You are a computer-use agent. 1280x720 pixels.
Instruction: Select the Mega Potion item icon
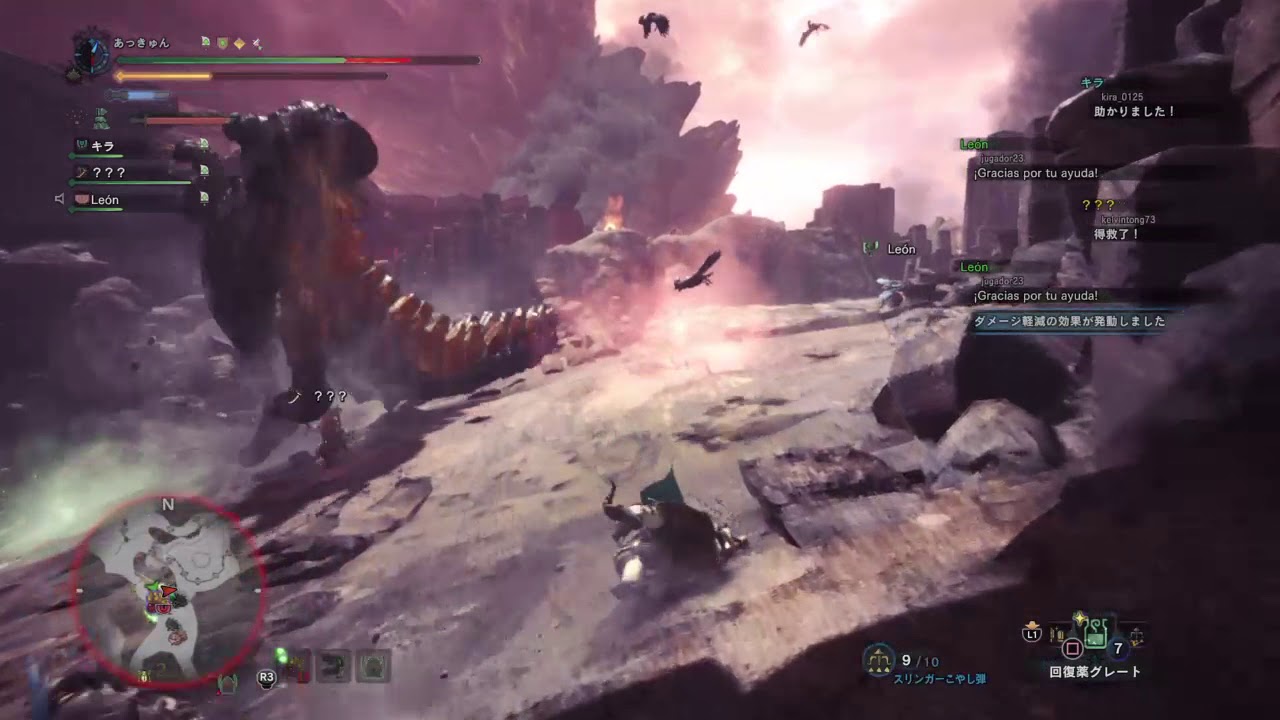1096,632
